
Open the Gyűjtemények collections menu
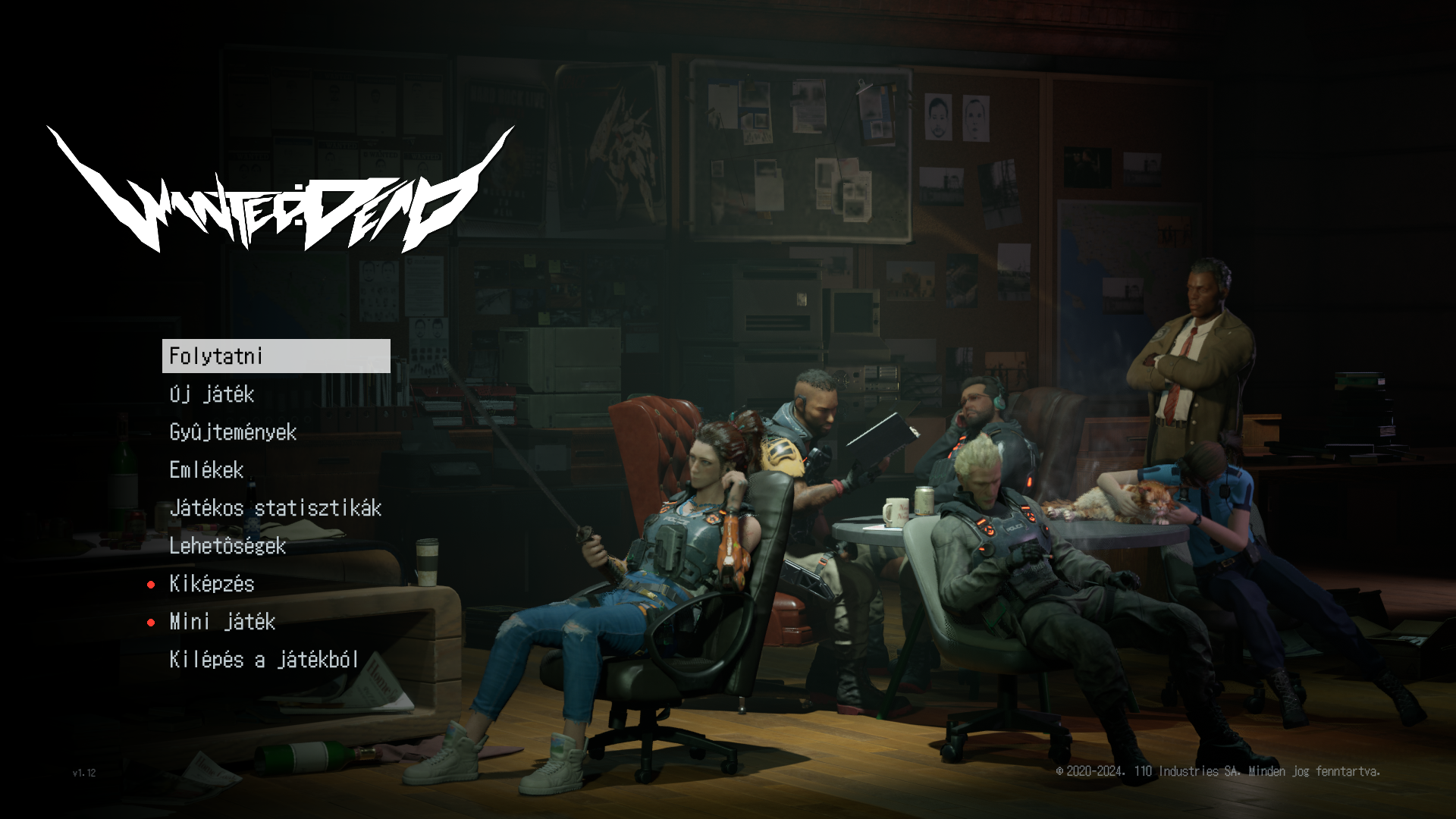pos(233,432)
